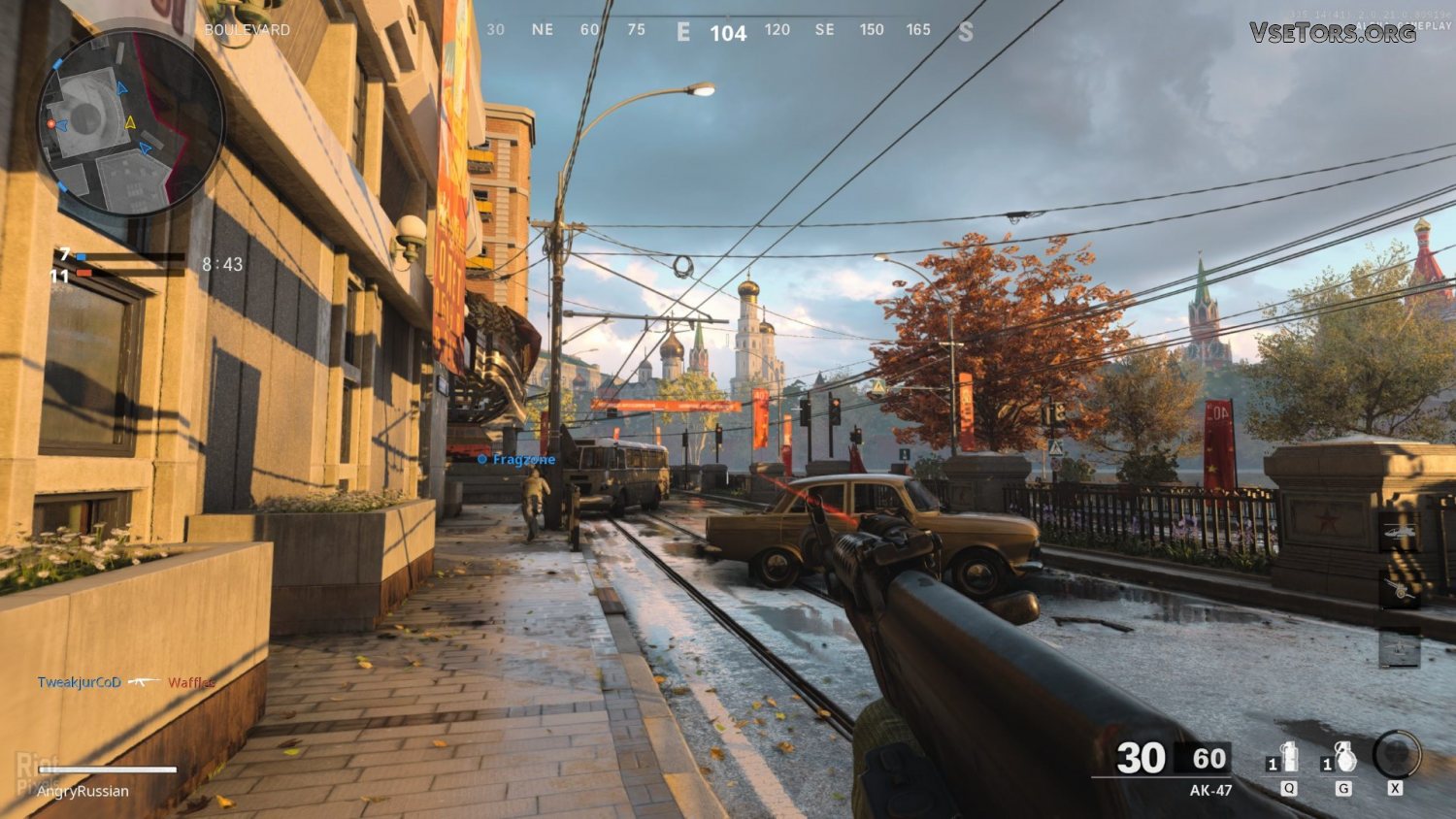Click the AK-47 weapon label
The image size is (1456, 819).
tap(1210, 790)
